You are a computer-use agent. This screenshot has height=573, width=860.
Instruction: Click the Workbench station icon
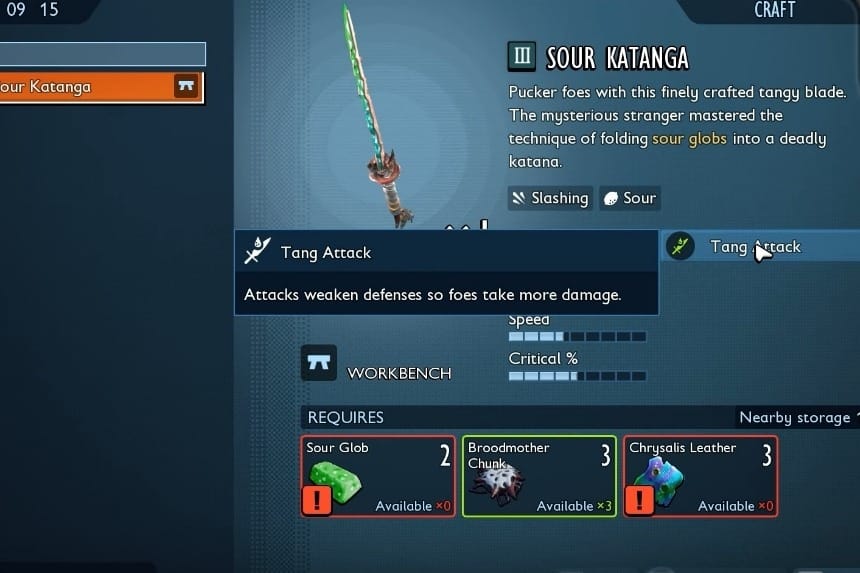pos(319,363)
